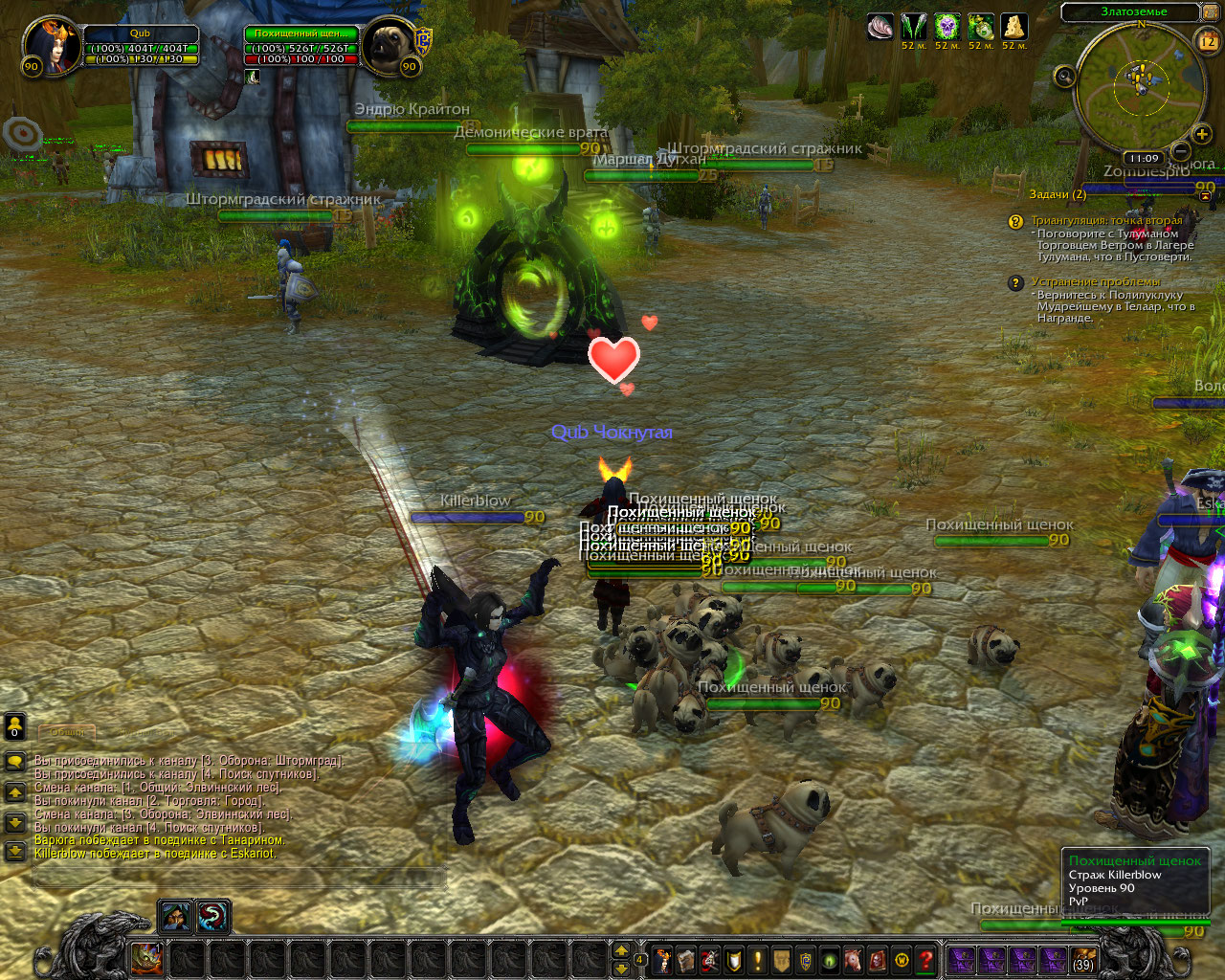Toggle the minimap tracking magnifier button
The image size is (1225, 980).
click(1065, 77)
